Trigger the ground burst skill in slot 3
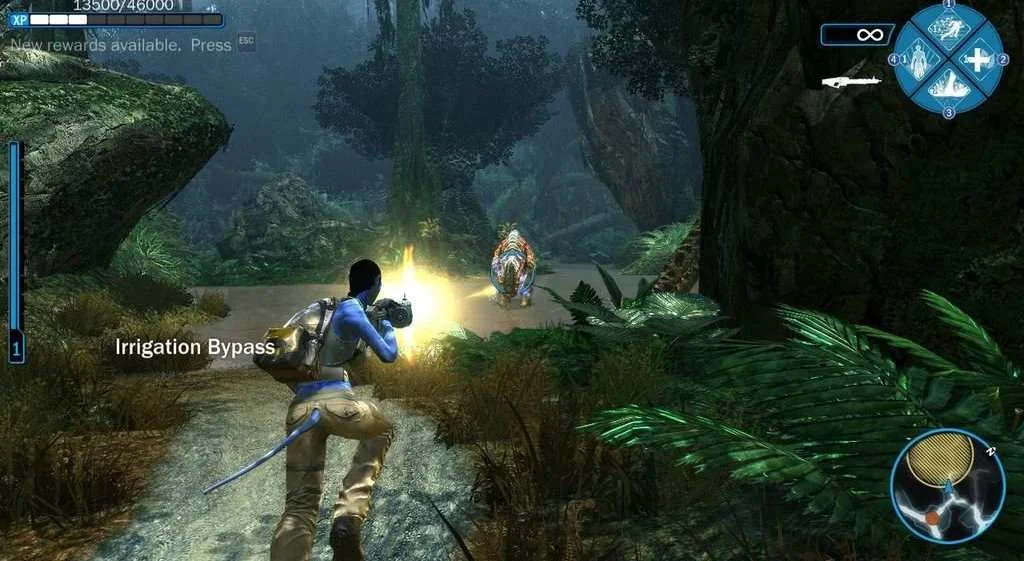This screenshot has width=1024, height=561. [x=947, y=86]
